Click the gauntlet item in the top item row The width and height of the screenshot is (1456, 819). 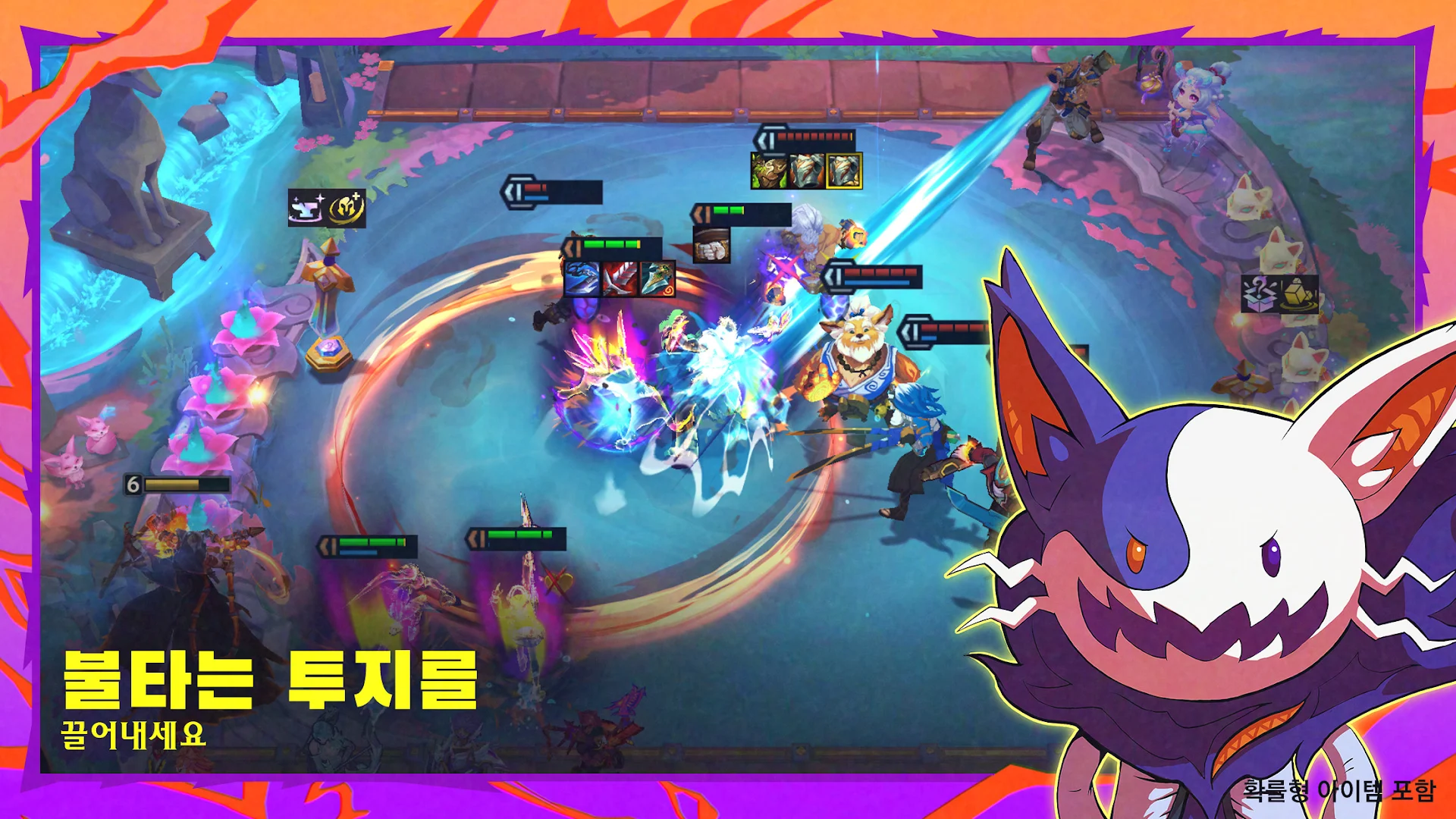point(808,168)
